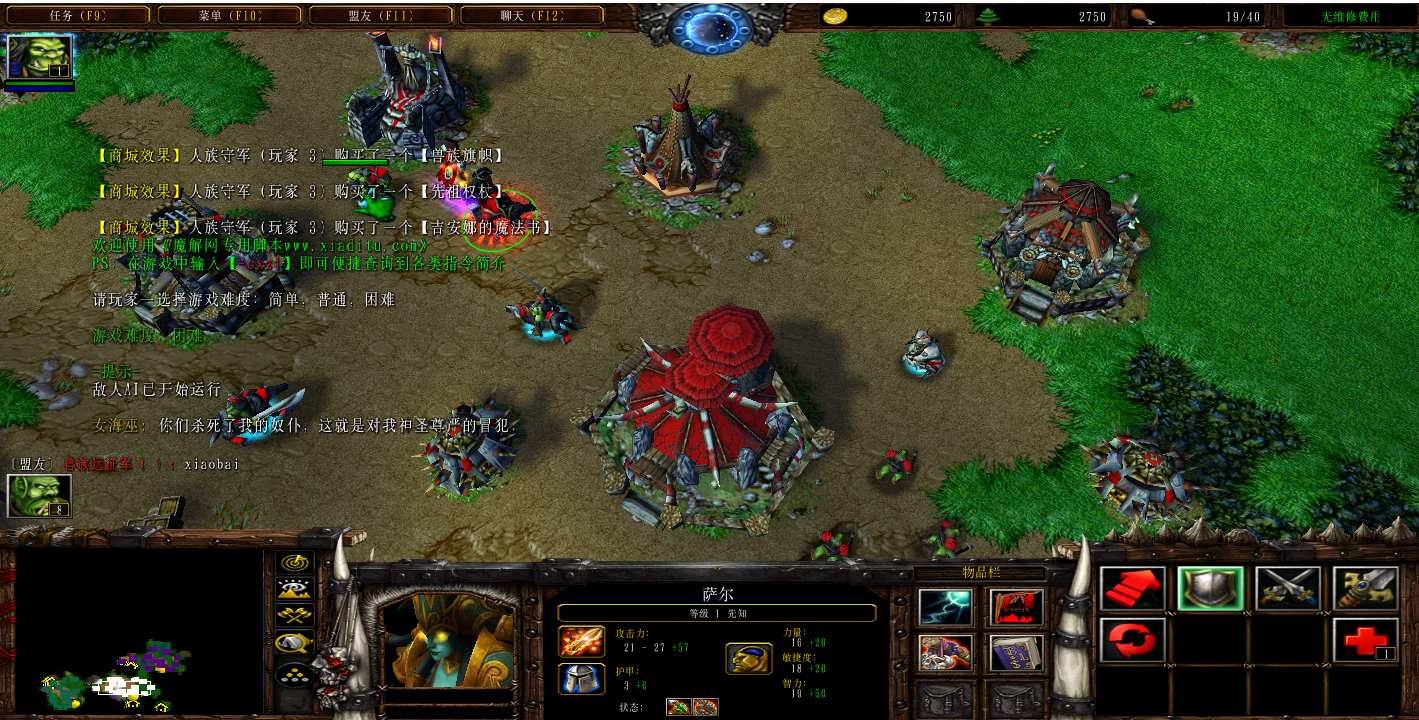Activate the green-highlighted shield command
Image resolution: width=1419 pixels, height=720 pixels.
[1210, 589]
